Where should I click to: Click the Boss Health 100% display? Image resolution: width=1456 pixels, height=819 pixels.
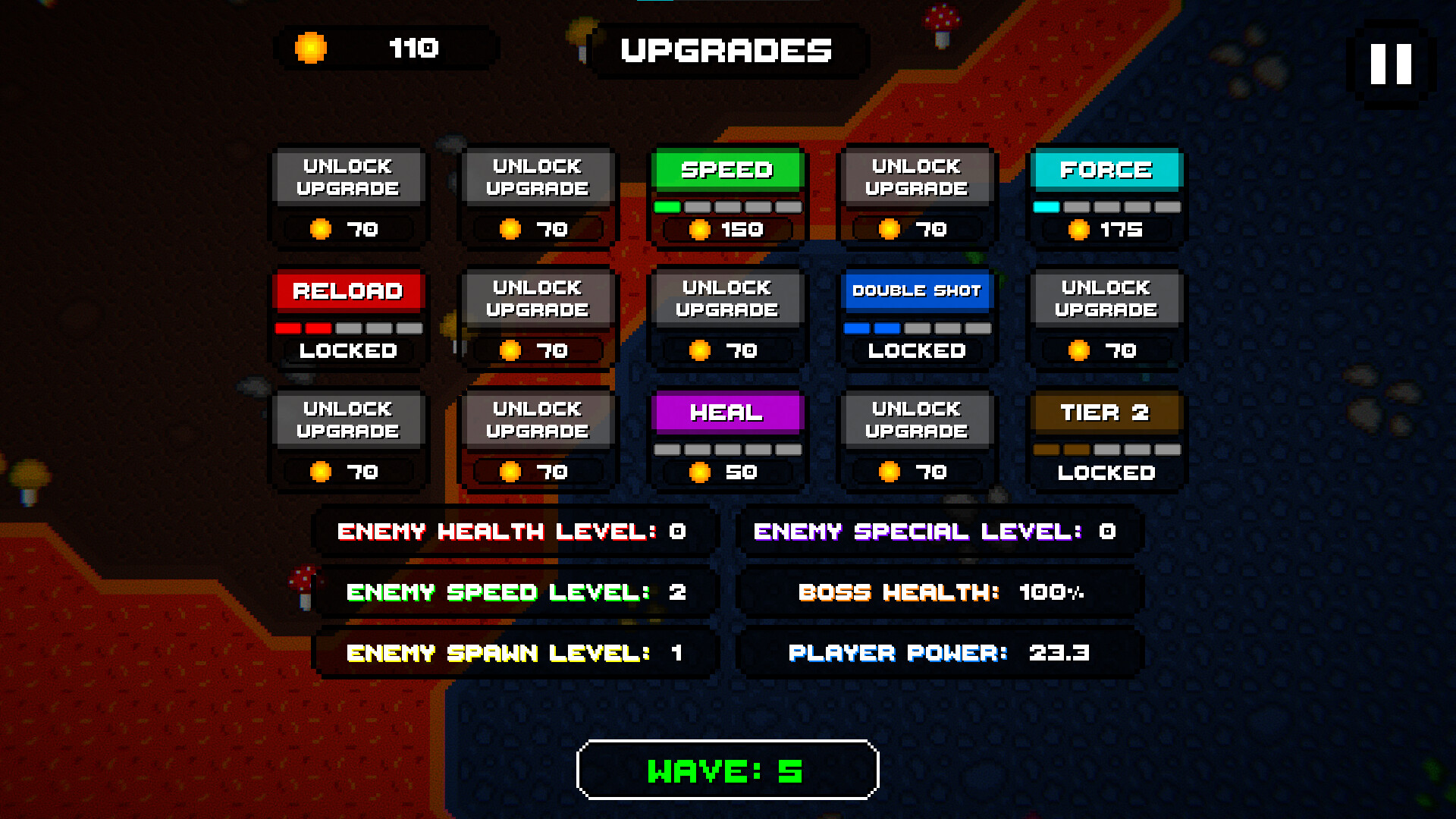939,592
